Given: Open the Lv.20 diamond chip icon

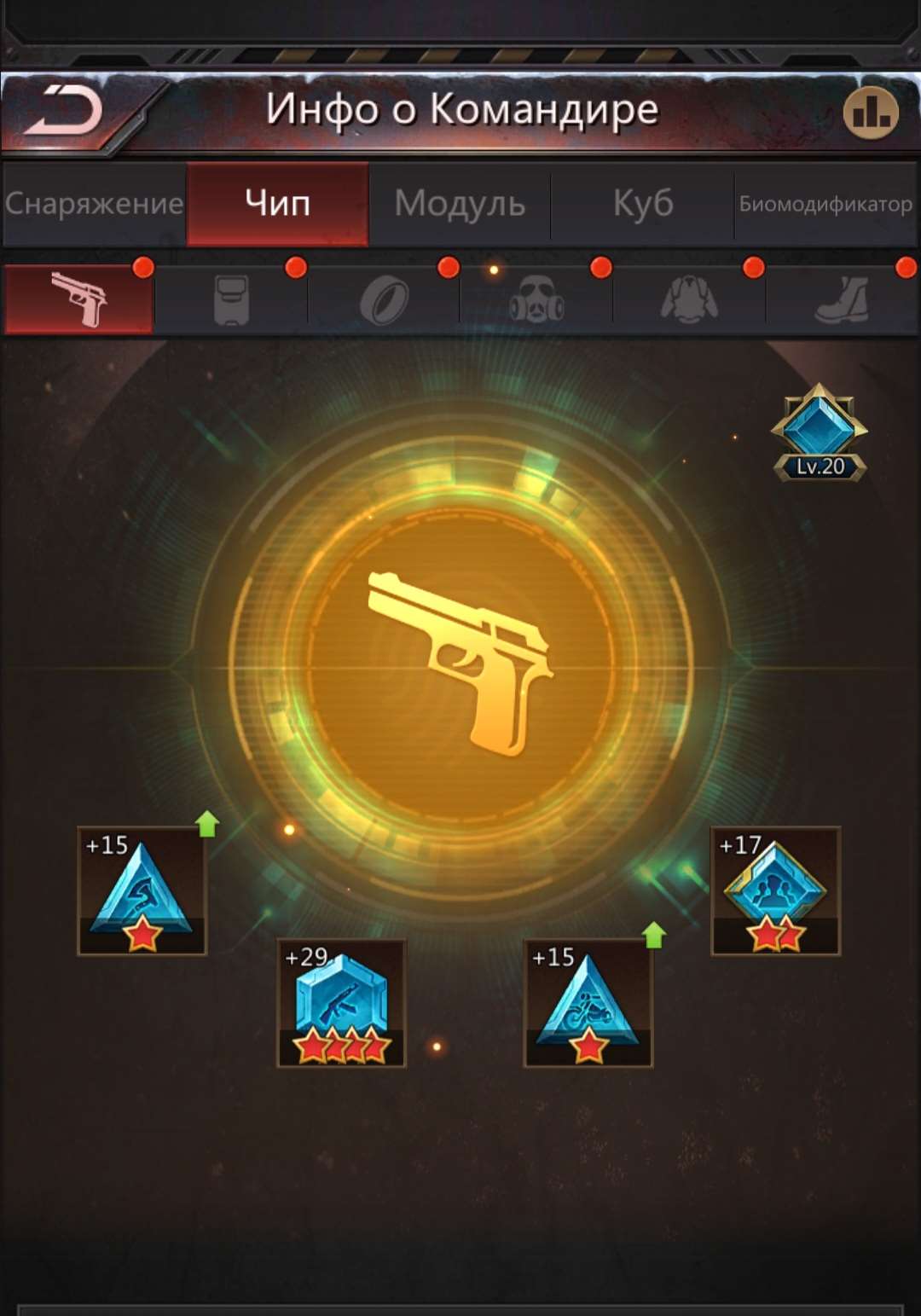Looking at the screenshot, I should 820,432.
